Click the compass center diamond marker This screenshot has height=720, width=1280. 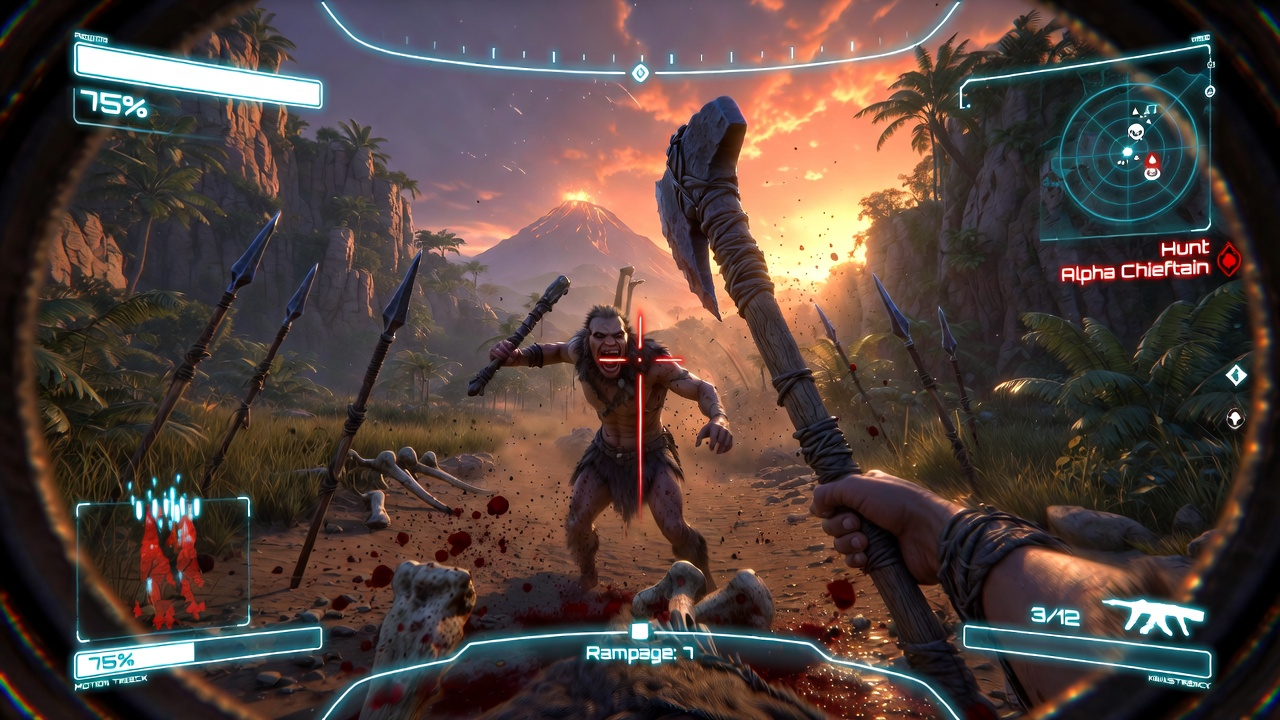(x=641, y=73)
